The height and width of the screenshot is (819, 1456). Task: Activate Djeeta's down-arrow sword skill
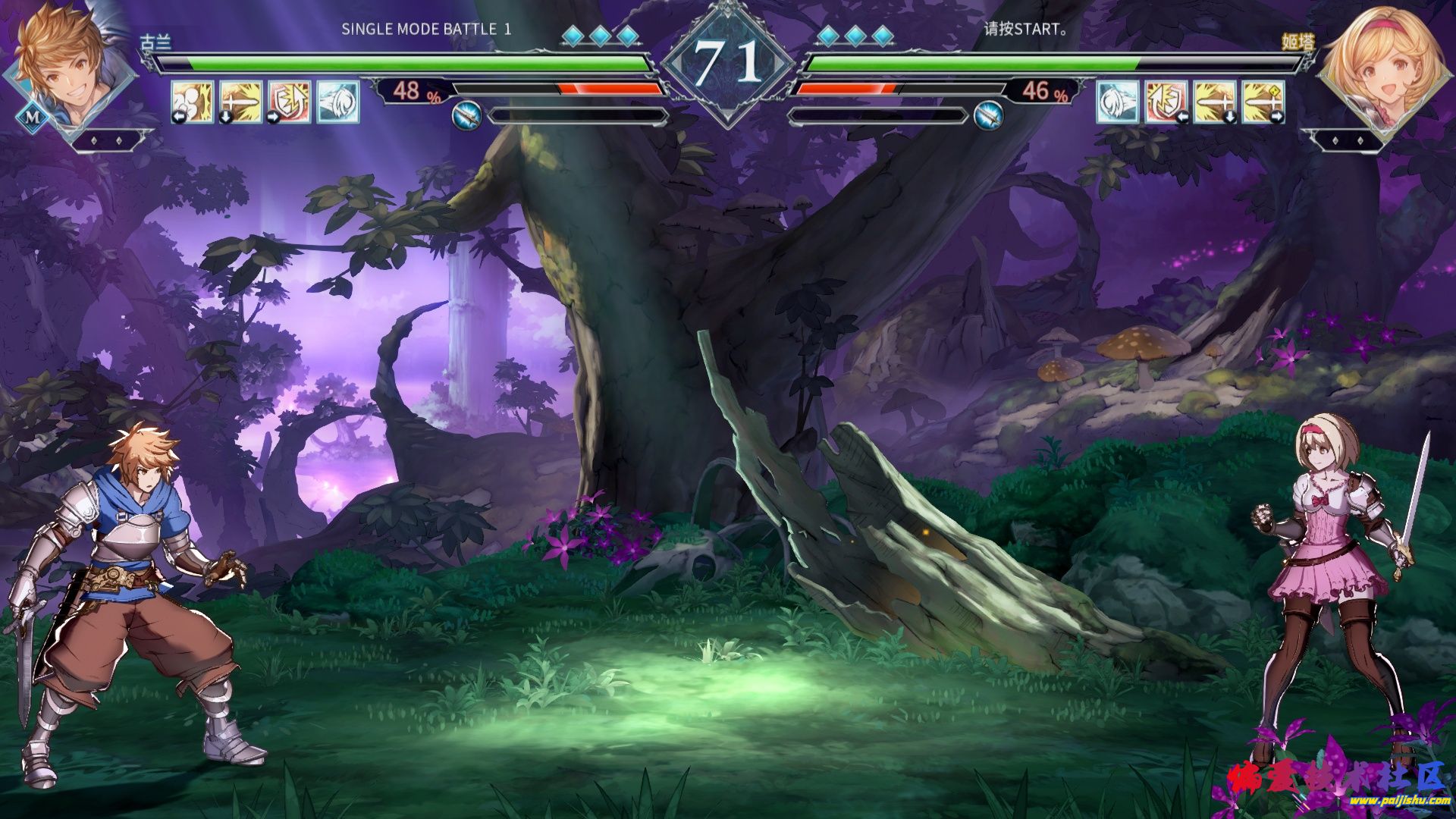pyautogui.click(x=1215, y=102)
